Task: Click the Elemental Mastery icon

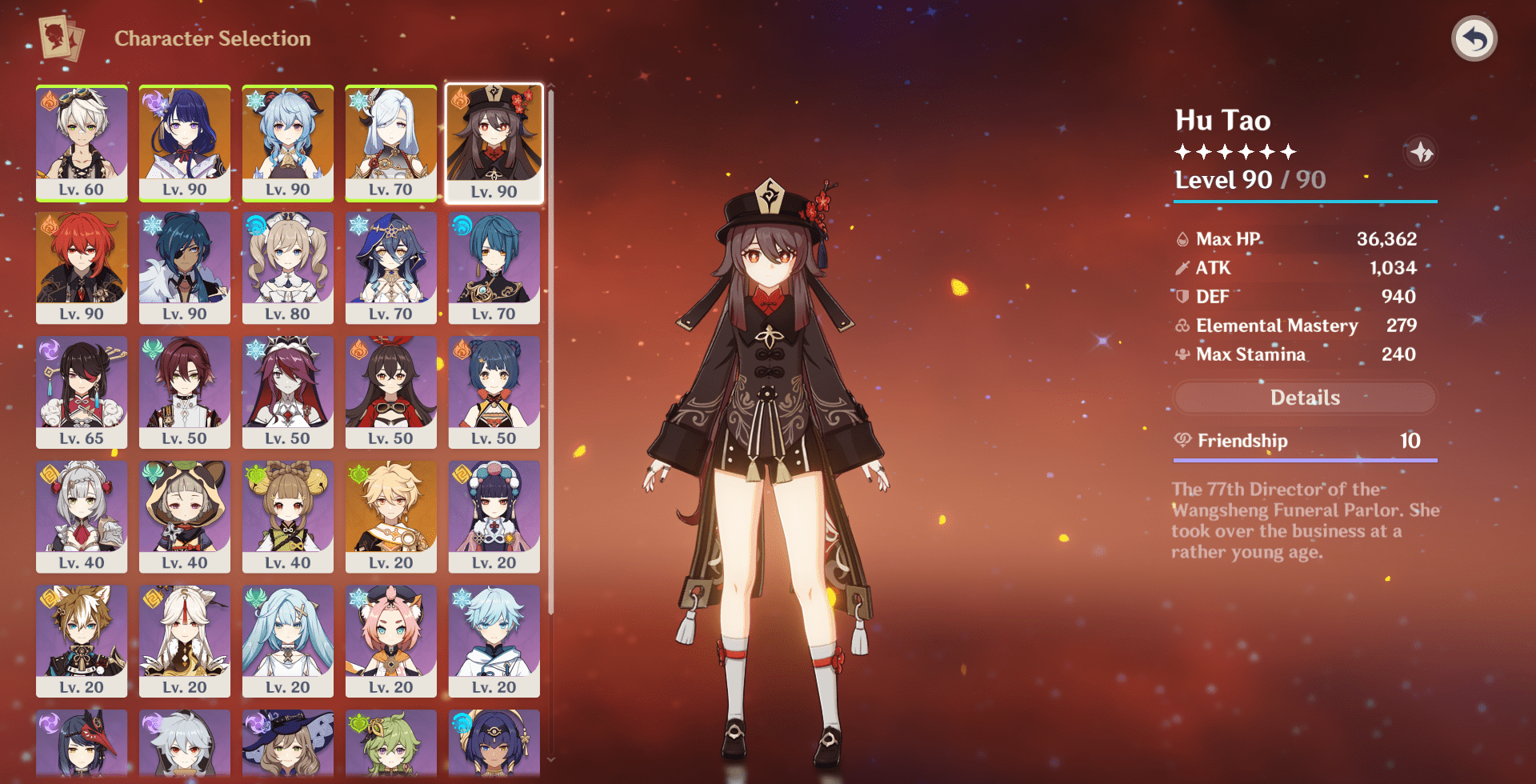Action: pos(1182,325)
